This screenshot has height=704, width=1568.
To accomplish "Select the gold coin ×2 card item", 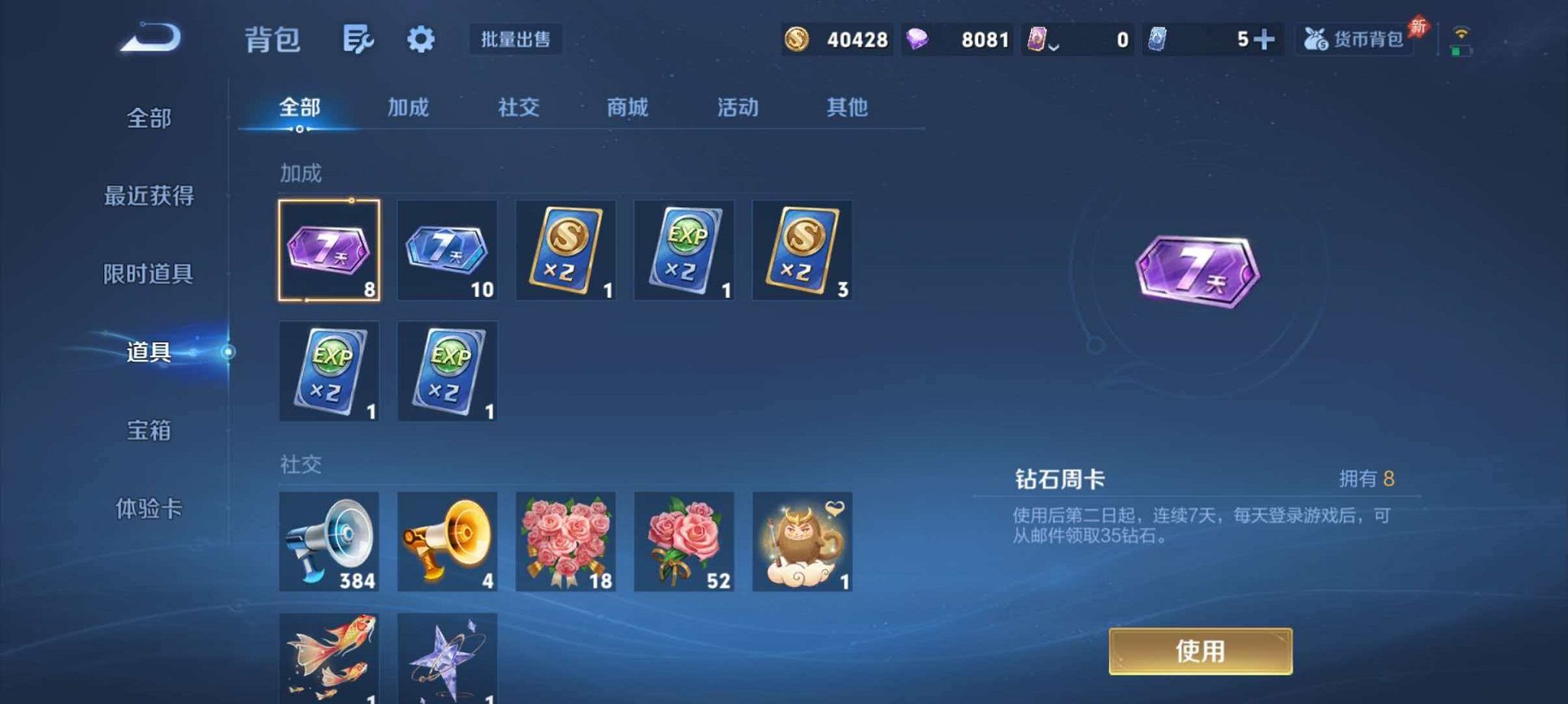I will 566,252.
